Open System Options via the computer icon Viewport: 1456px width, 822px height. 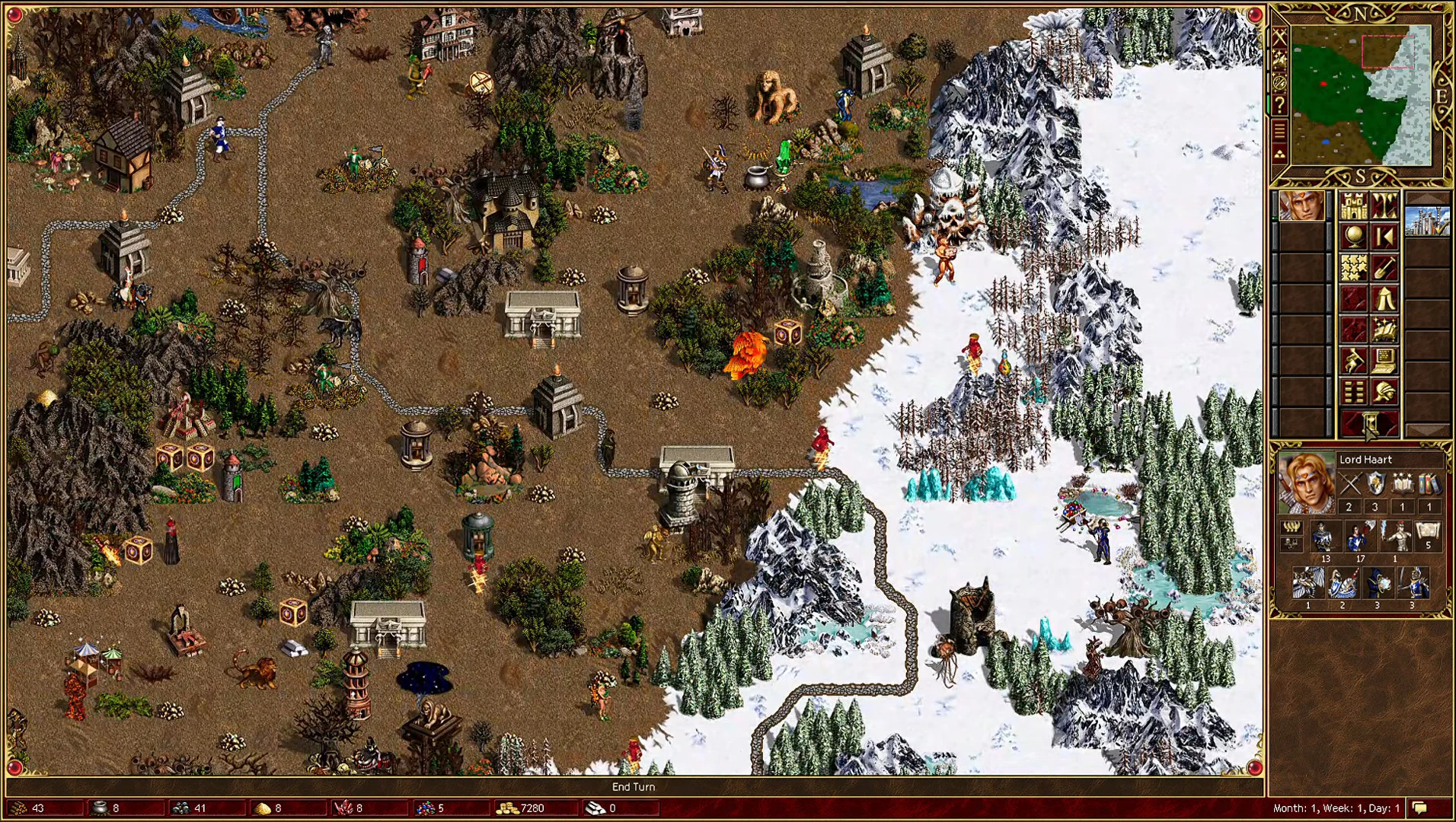(1384, 361)
